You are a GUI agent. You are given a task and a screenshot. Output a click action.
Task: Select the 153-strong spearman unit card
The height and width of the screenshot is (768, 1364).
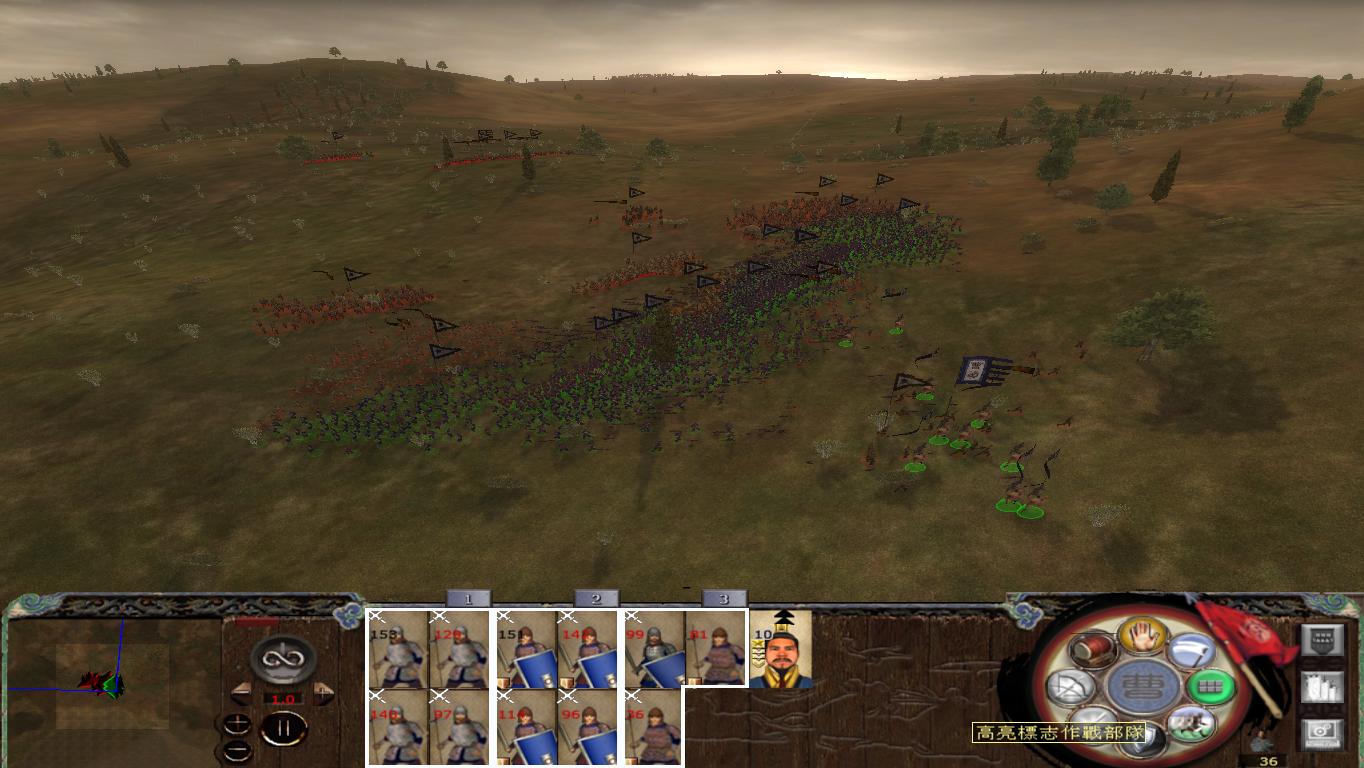(397, 650)
